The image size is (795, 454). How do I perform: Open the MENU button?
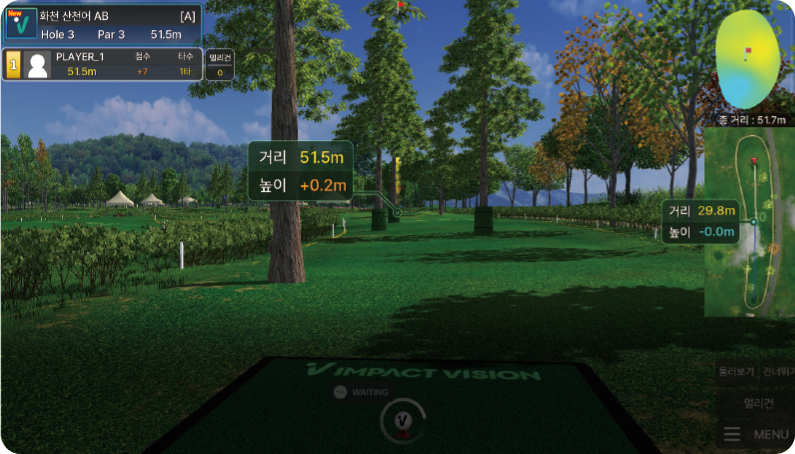(759, 434)
